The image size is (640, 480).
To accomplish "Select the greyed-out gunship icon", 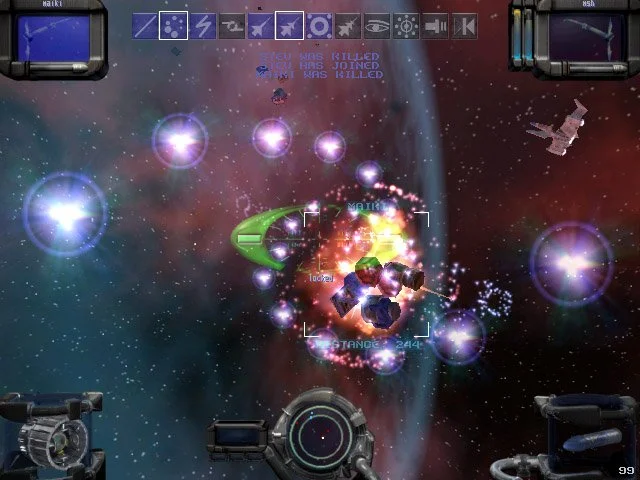I will pyautogui.click(x=233, y=26).
